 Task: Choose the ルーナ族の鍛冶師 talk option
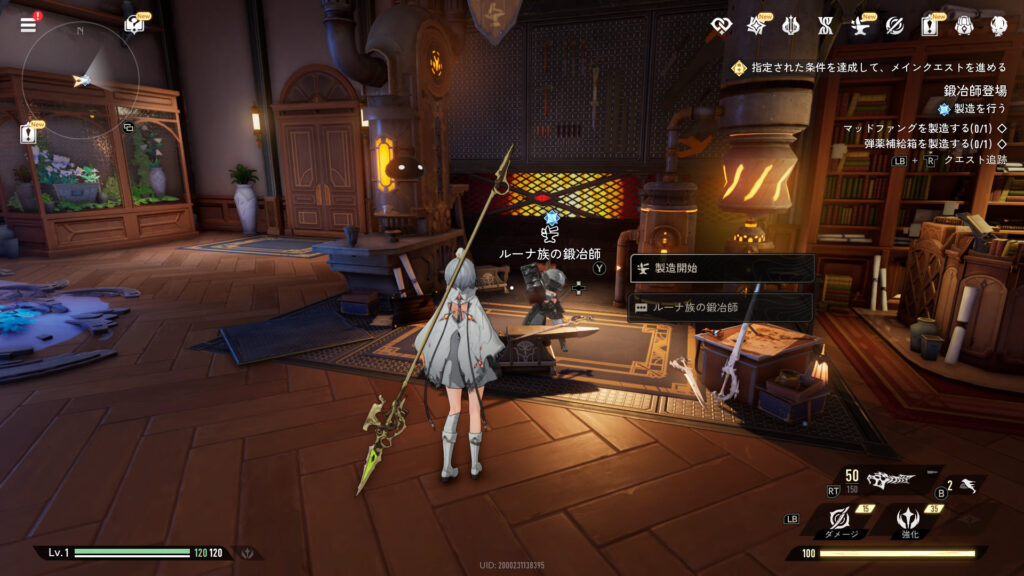tap(722, 307)
